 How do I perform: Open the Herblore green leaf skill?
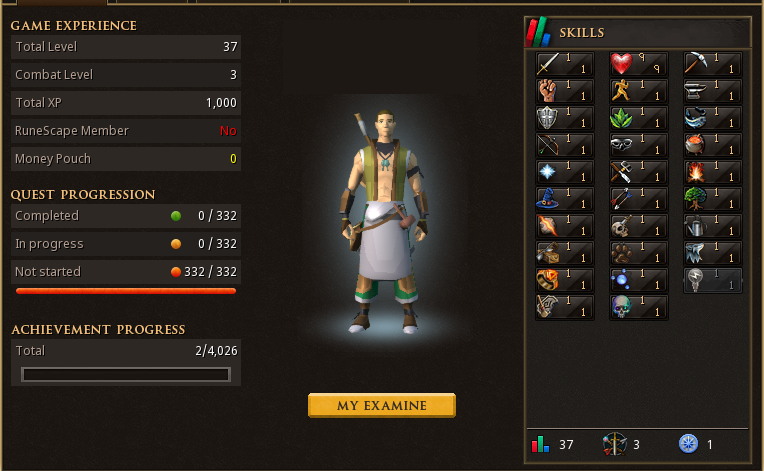[638, 119]
